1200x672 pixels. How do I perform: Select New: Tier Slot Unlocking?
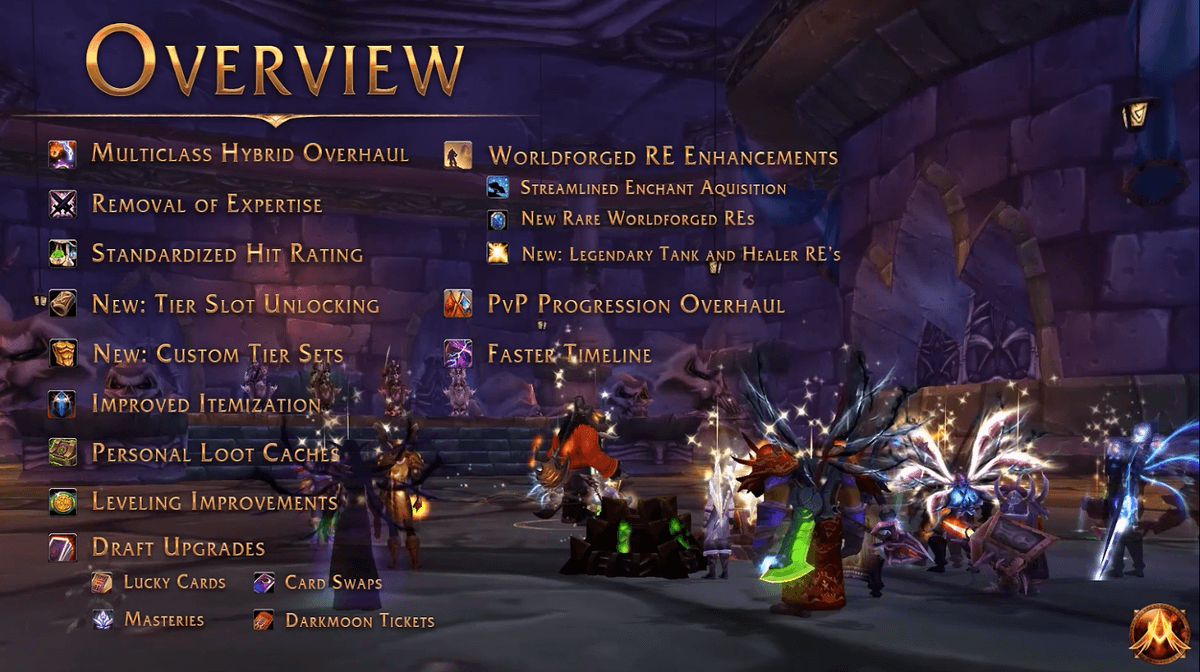click(235, 305)
